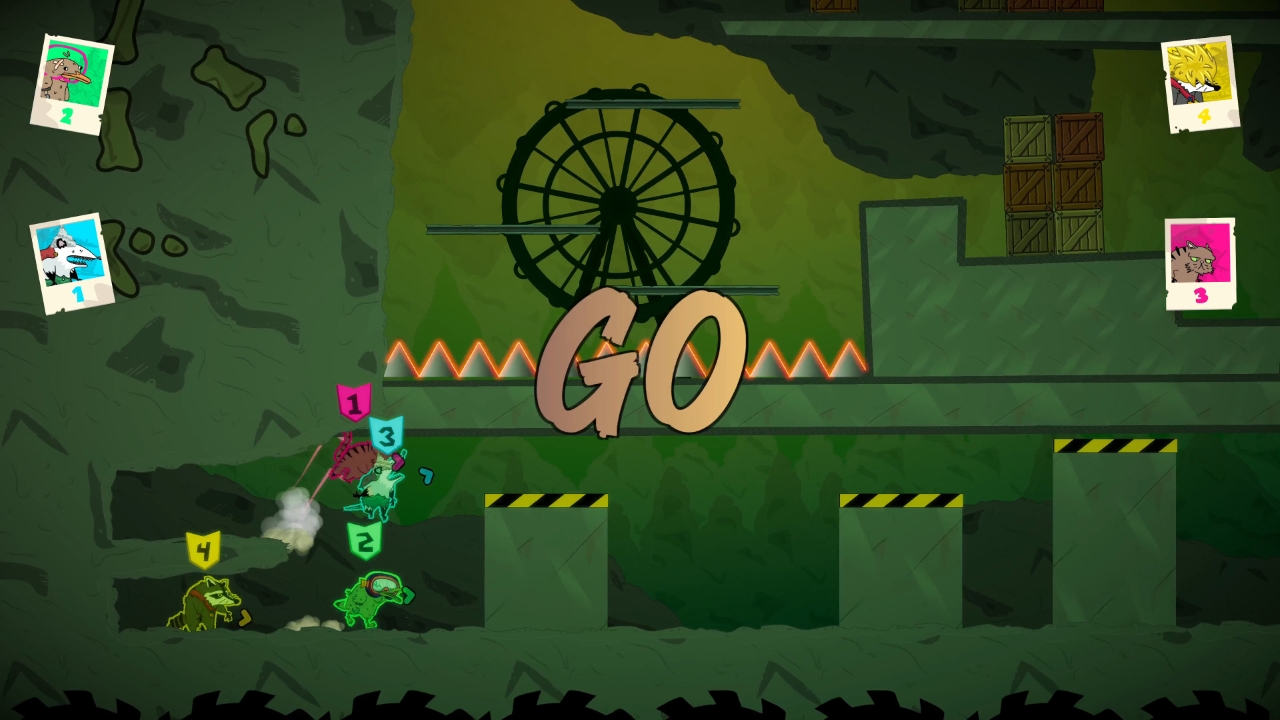Select player 3's pink cat portrait
The image size is (1280, 720).
tap(1200, 262)
